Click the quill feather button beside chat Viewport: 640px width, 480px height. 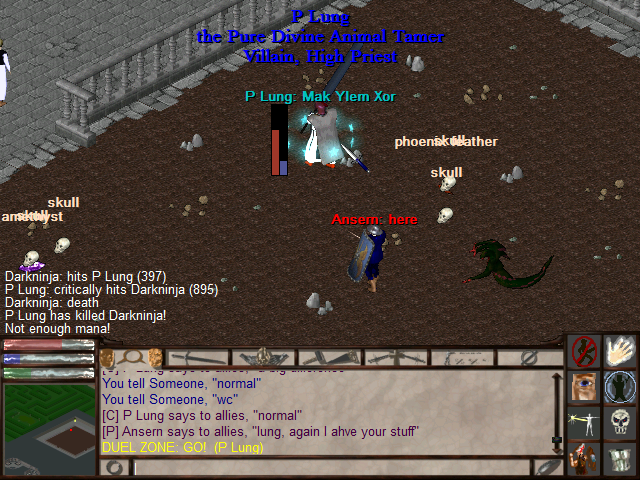click(x=546, y=467)
